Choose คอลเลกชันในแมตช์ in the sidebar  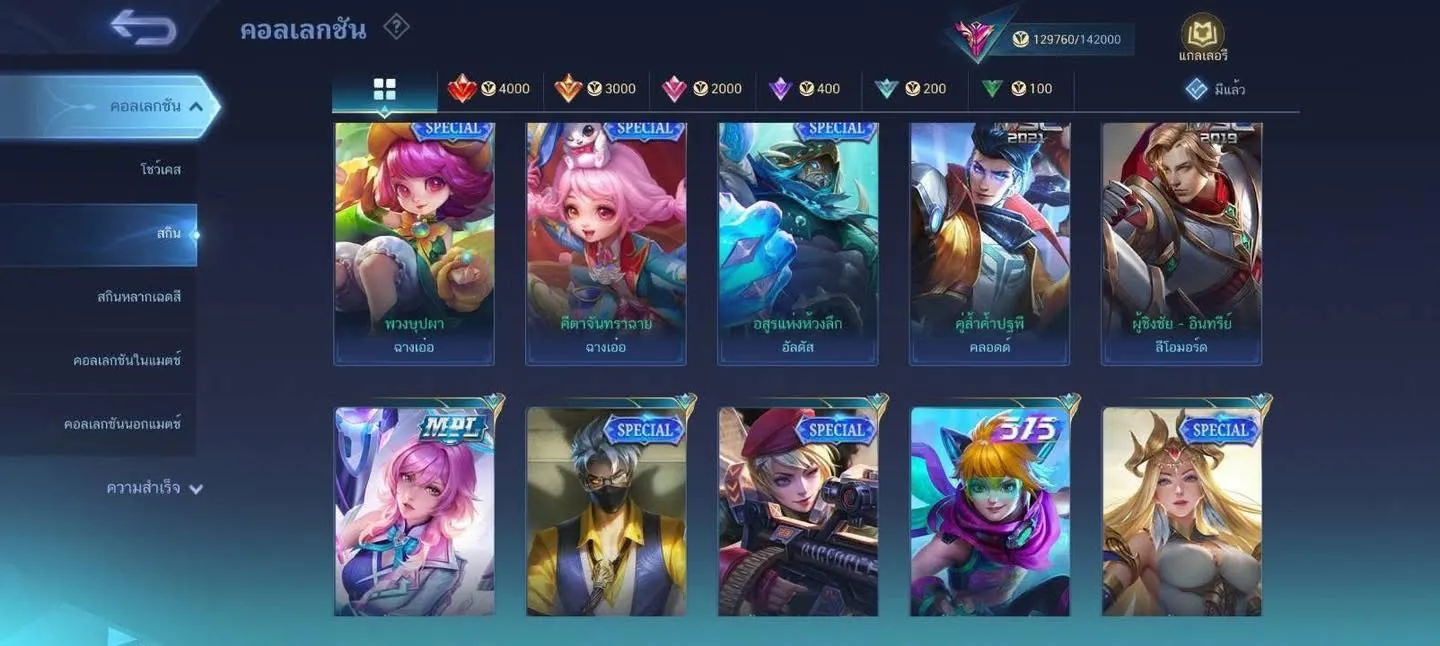tap(127, 360)
